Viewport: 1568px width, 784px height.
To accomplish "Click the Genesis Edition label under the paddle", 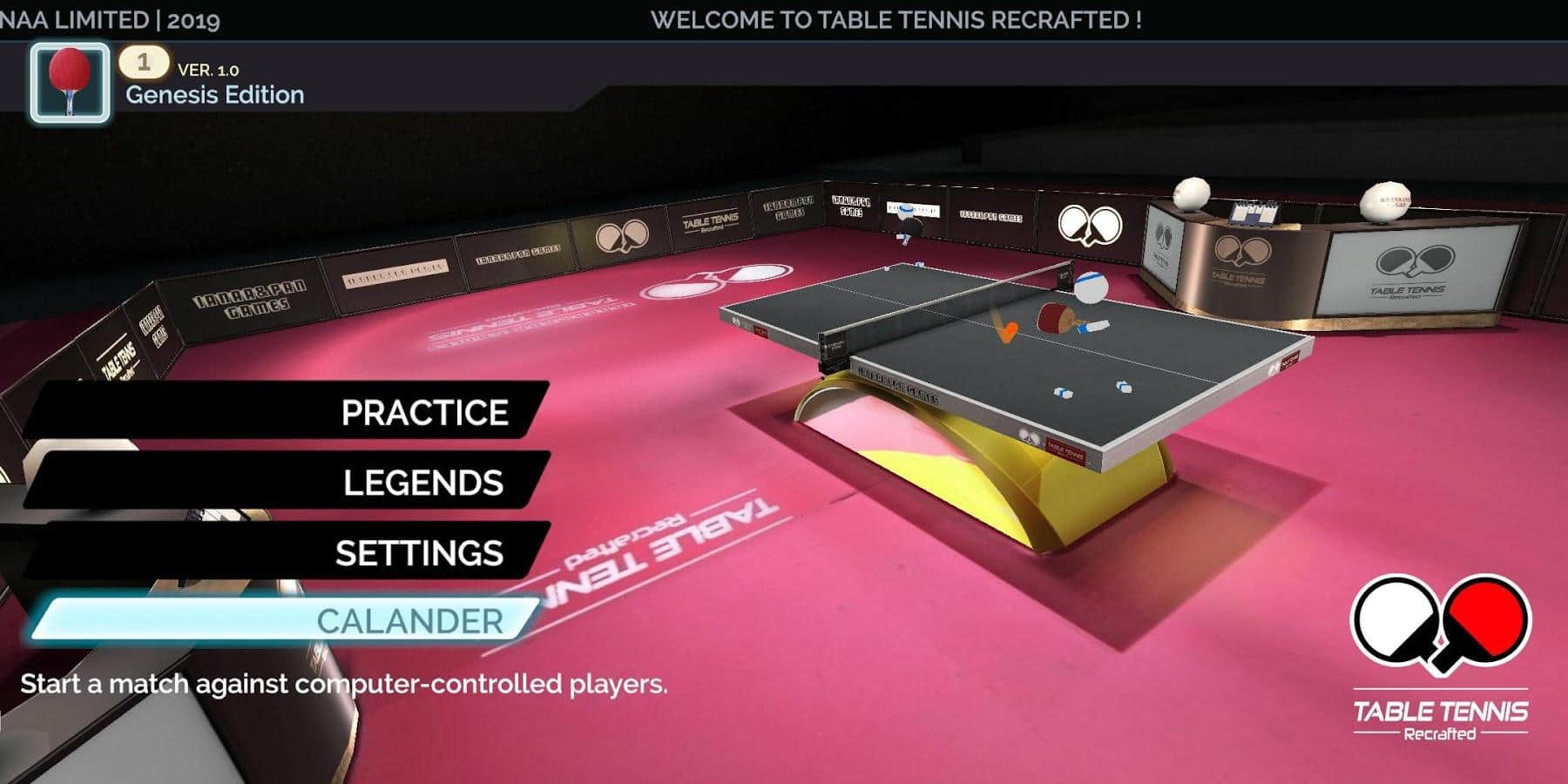I will click(x=218, y=96).
